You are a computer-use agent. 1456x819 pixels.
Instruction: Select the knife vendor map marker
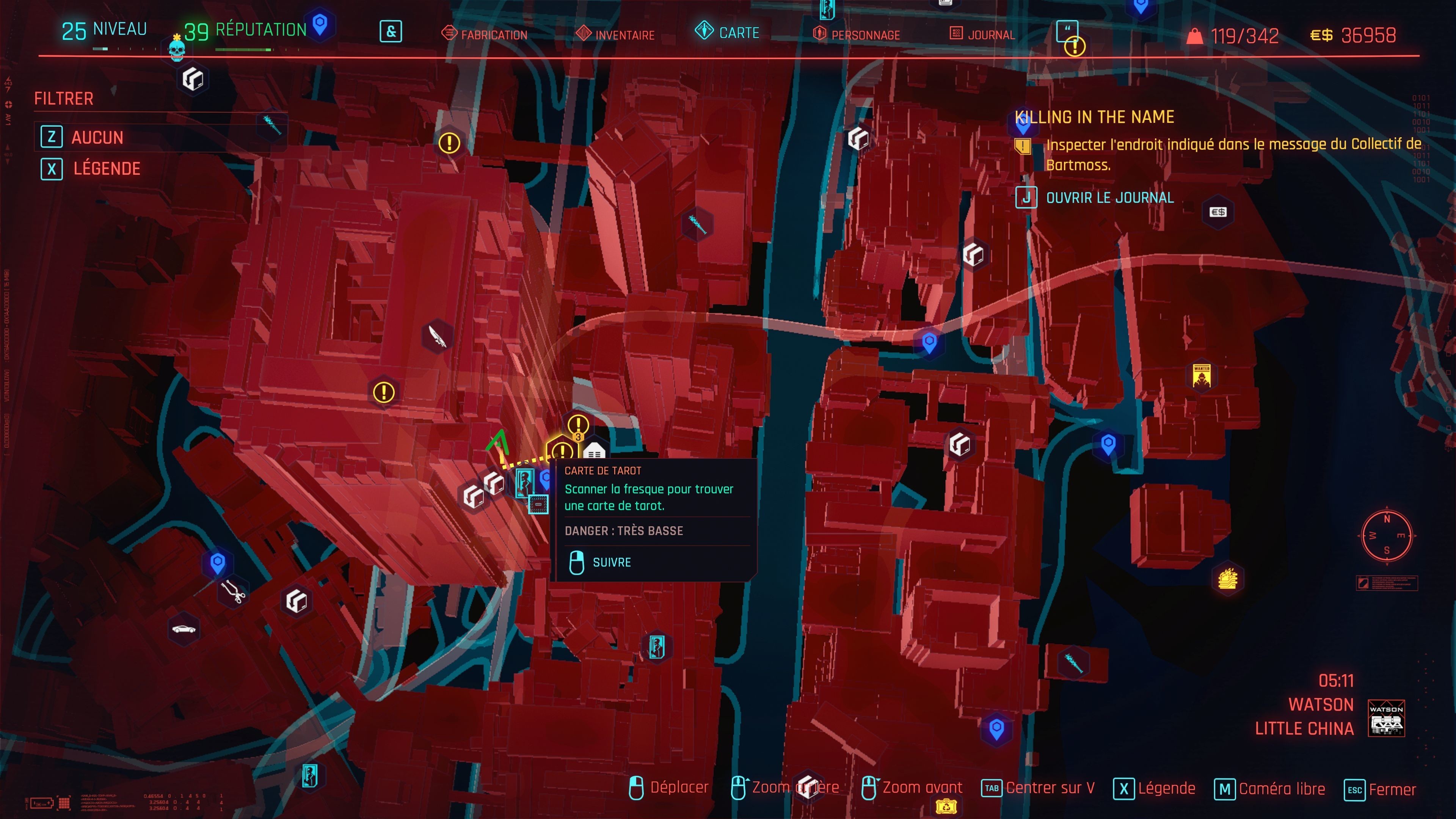point(437,336)
